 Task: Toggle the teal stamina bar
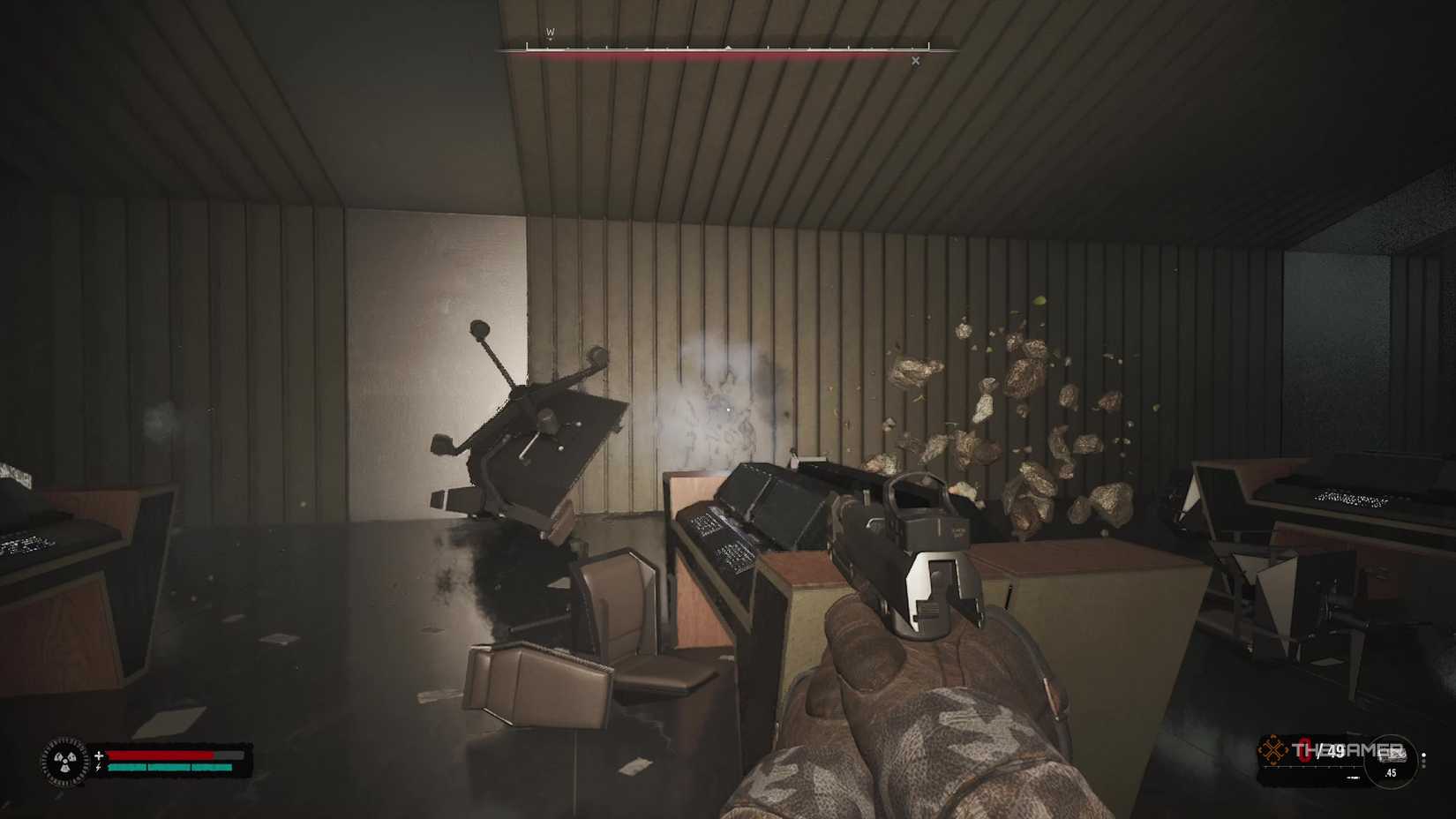(x=168, y=768)
